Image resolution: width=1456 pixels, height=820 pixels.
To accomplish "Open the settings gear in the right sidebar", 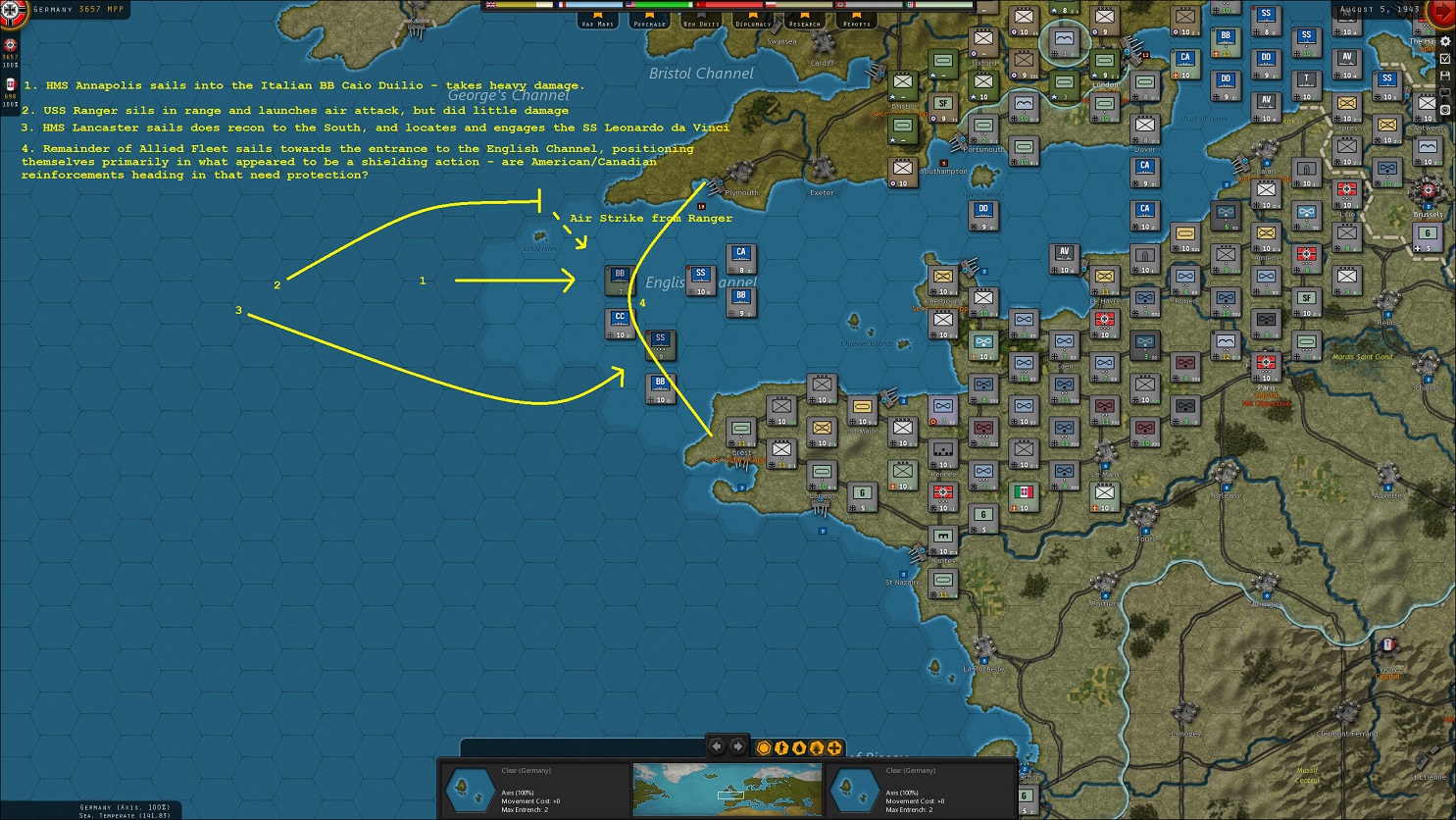I will pos(1445,42).
